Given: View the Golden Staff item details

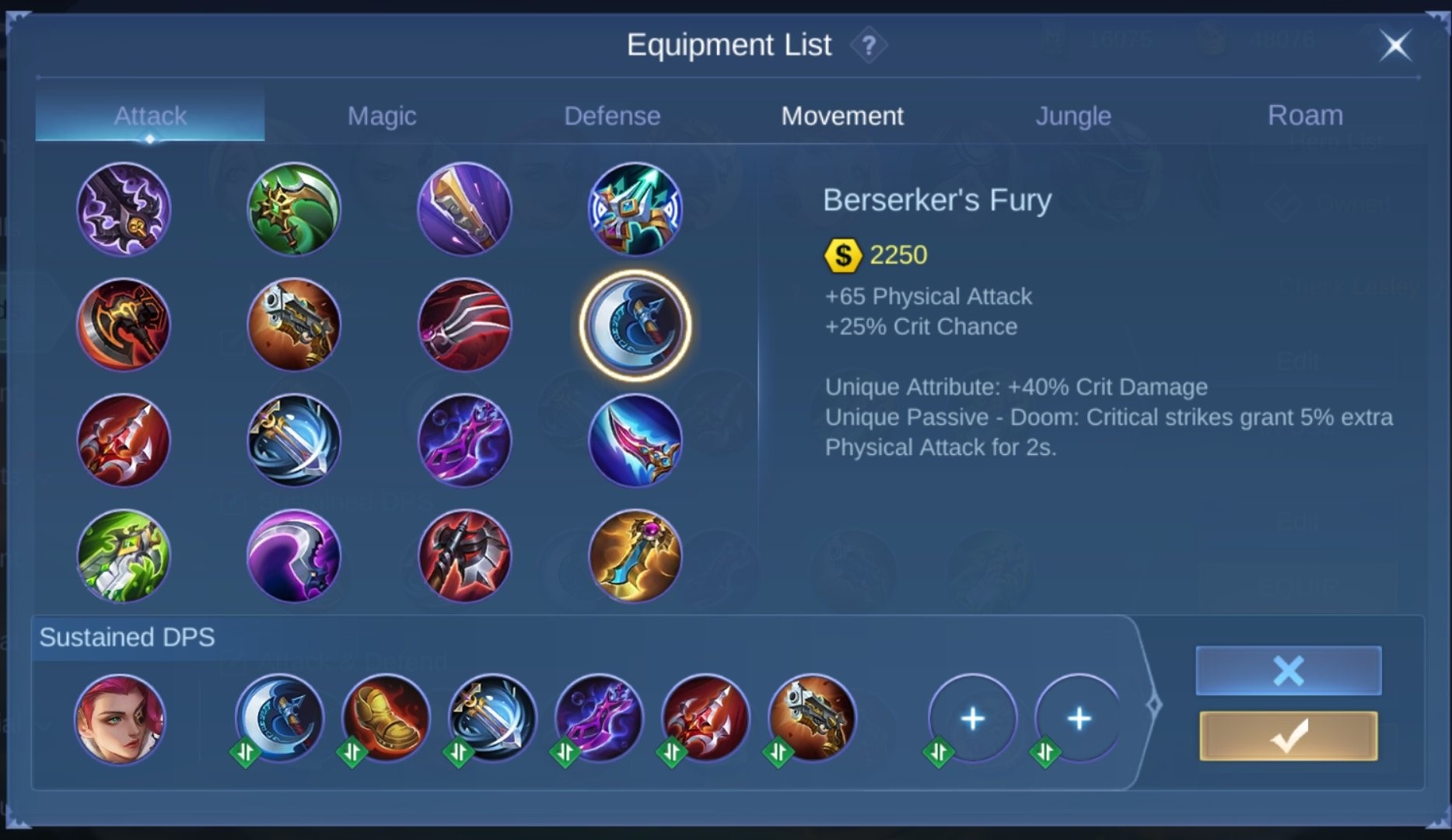Looking at the screenshot, I should pyautogui.click(x=635, y=556).
